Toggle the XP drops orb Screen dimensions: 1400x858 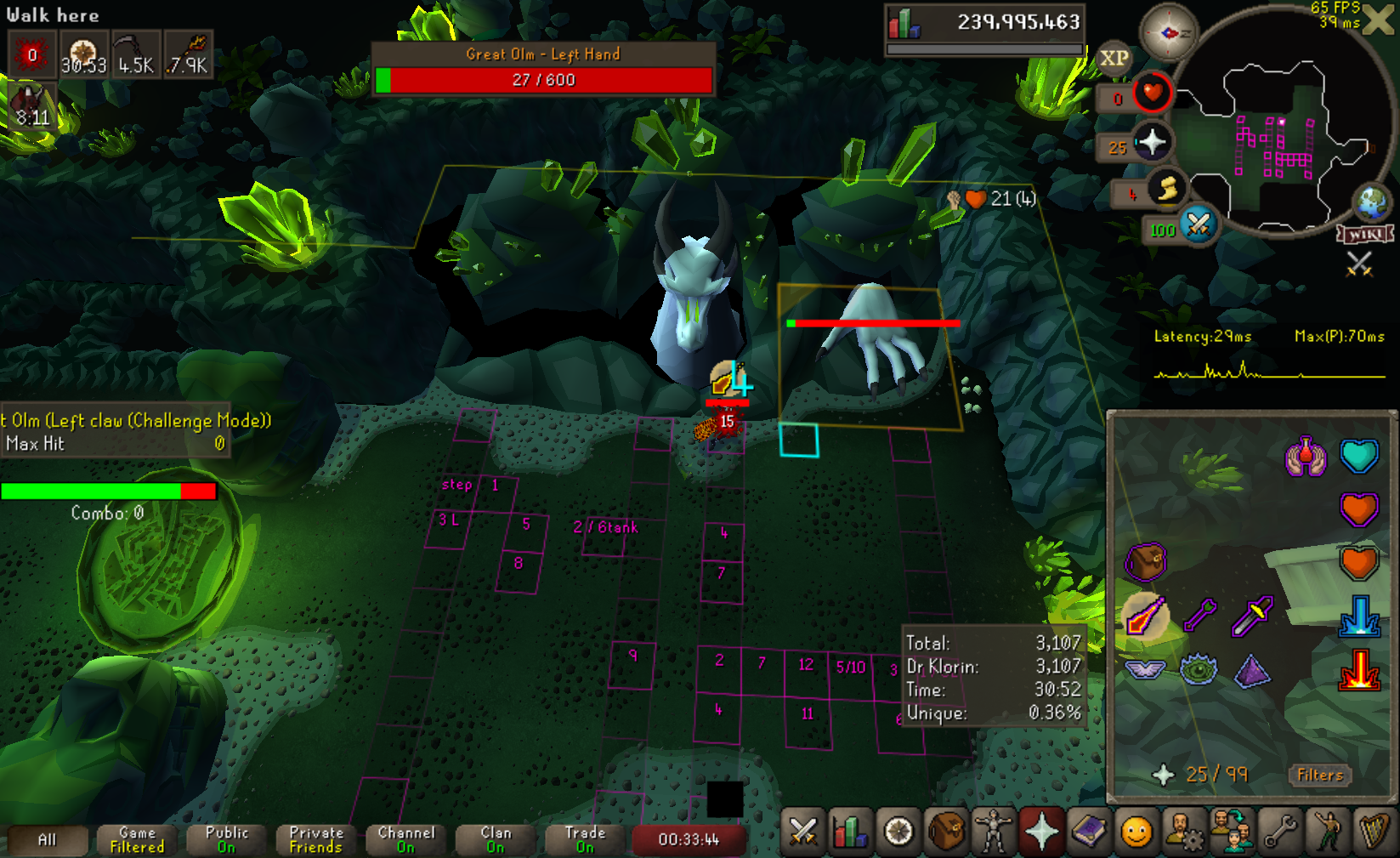(1114, 58)
